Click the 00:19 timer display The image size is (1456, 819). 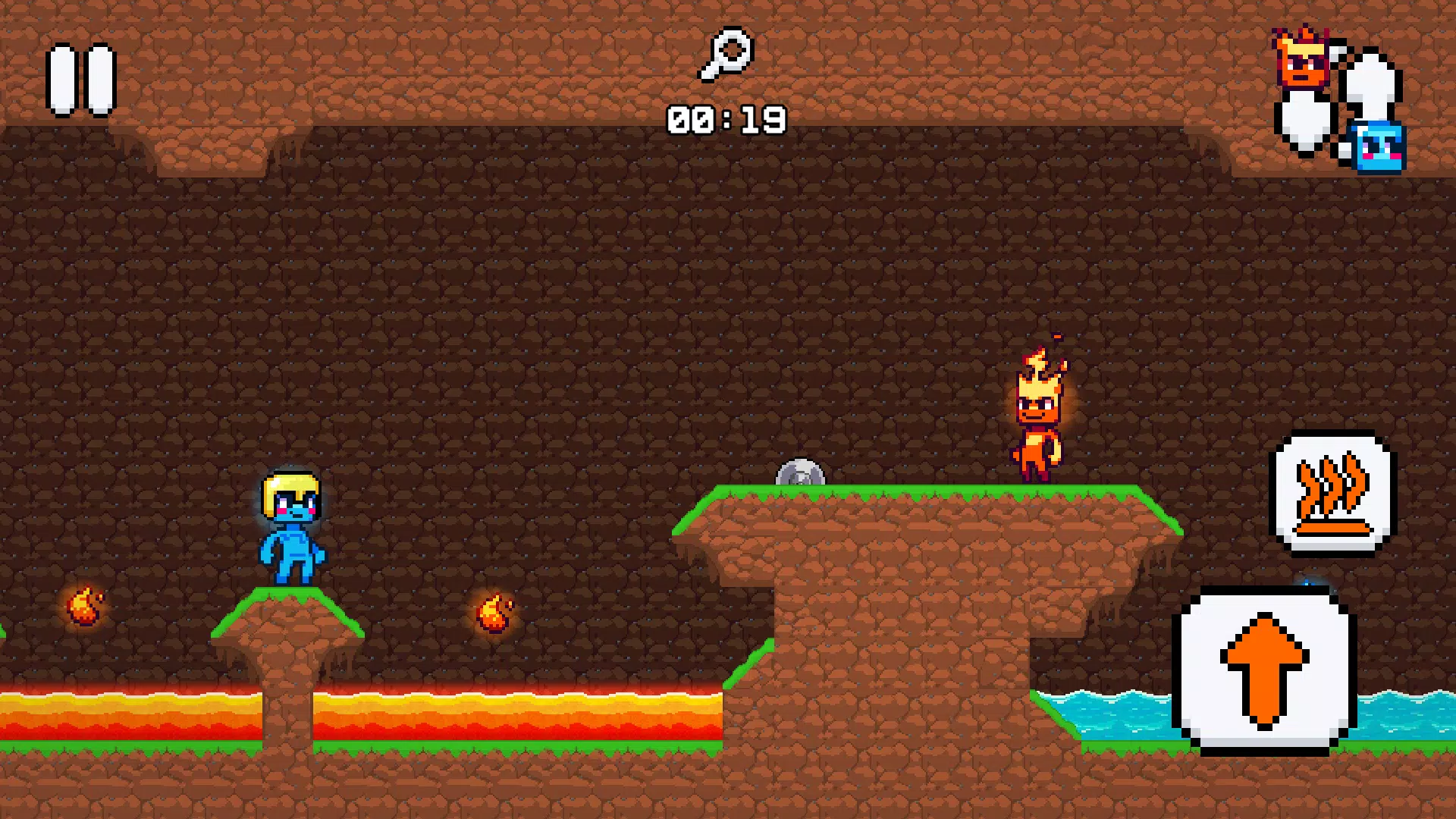726,118
